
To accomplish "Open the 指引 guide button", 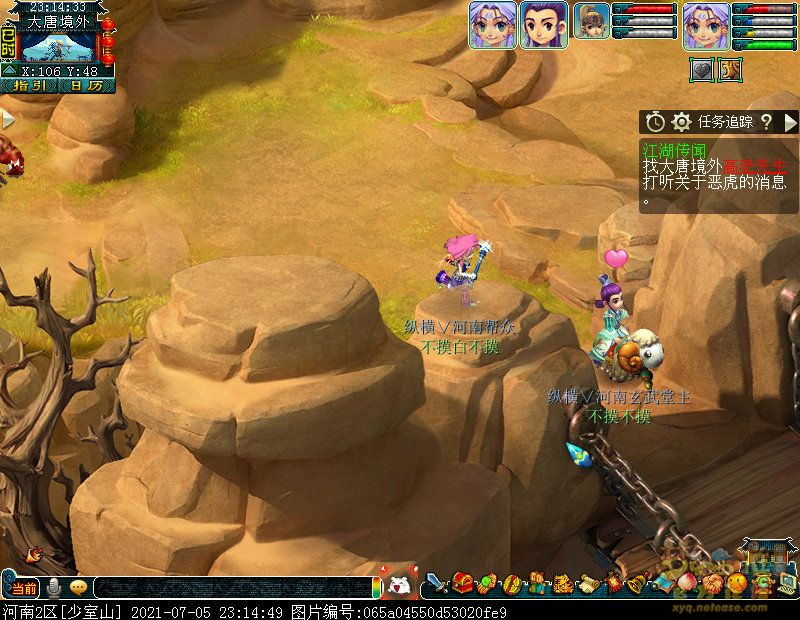I will pos(29,86).
